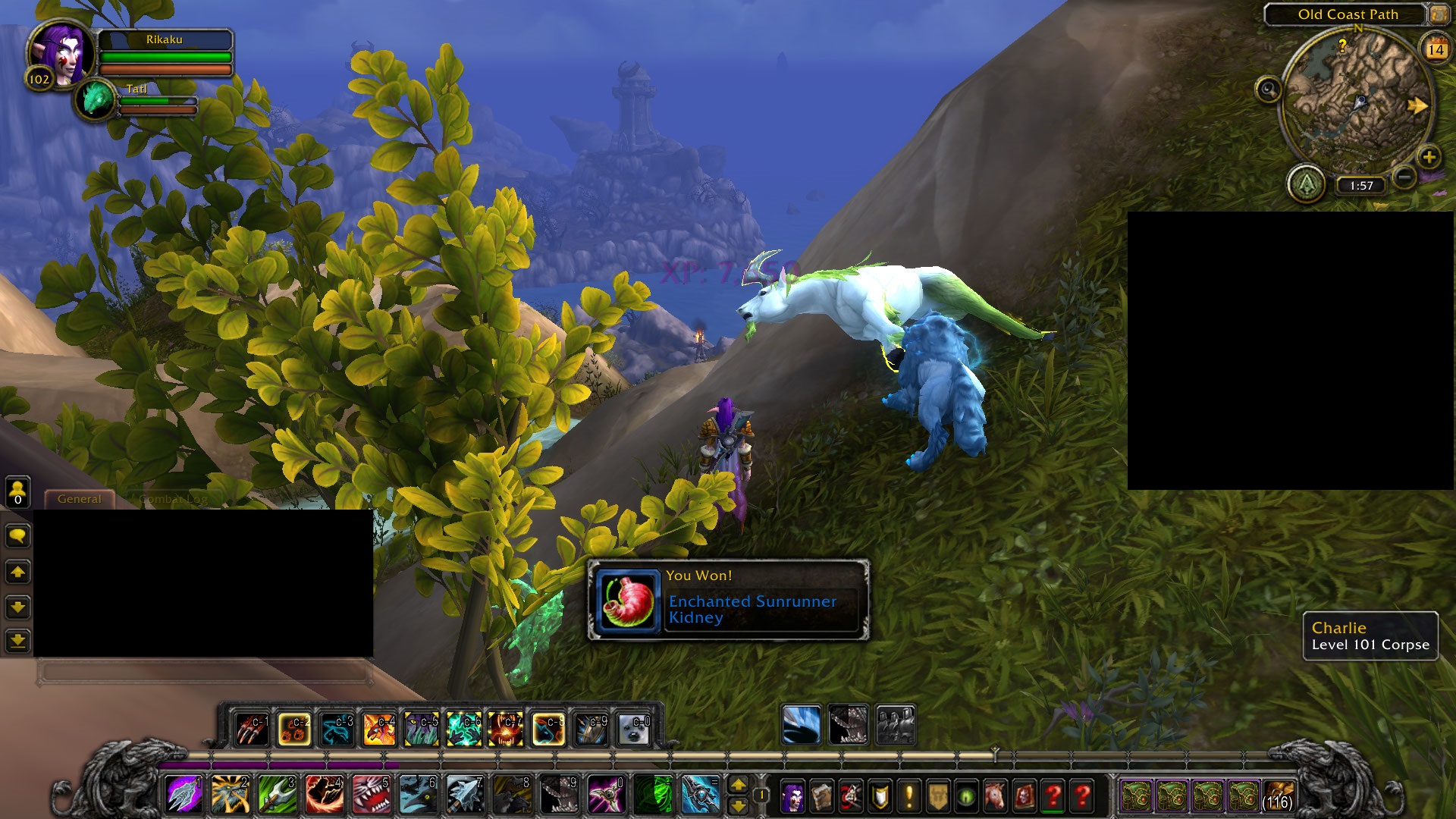Image resolution: width=1456 pixels, height=819 pixels.
Task: Trigger the pet claw attack ability
Action: (x=251, y=730)
